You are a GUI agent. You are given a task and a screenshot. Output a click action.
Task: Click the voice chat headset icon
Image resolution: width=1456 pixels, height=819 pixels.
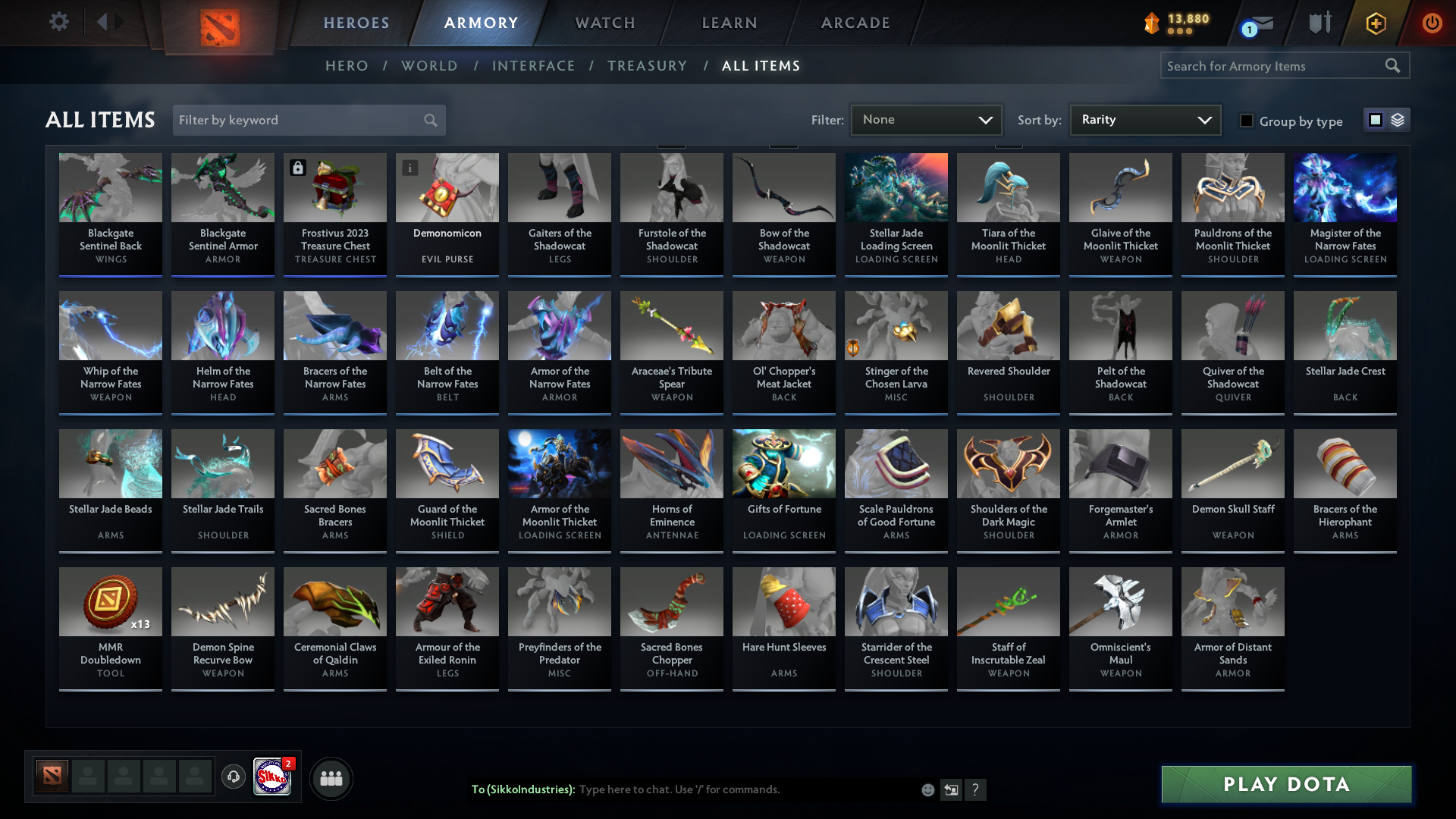(234, 777)
